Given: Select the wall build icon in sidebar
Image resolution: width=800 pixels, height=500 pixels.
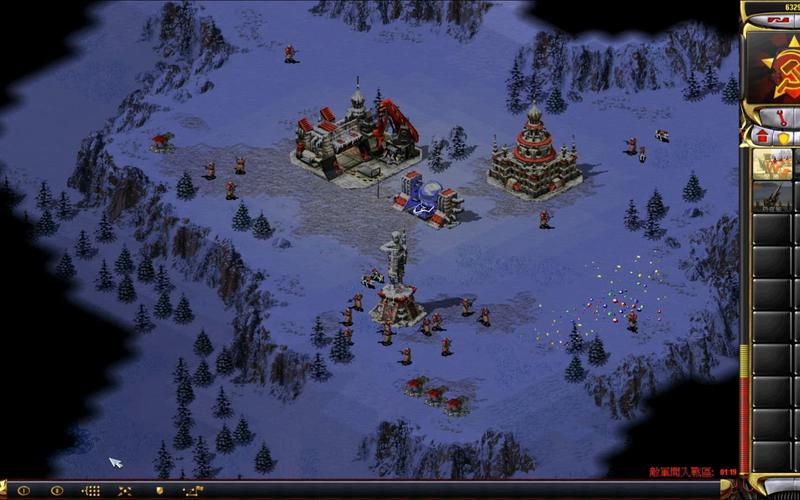Looking at the screenshot, I should (771, 164).
